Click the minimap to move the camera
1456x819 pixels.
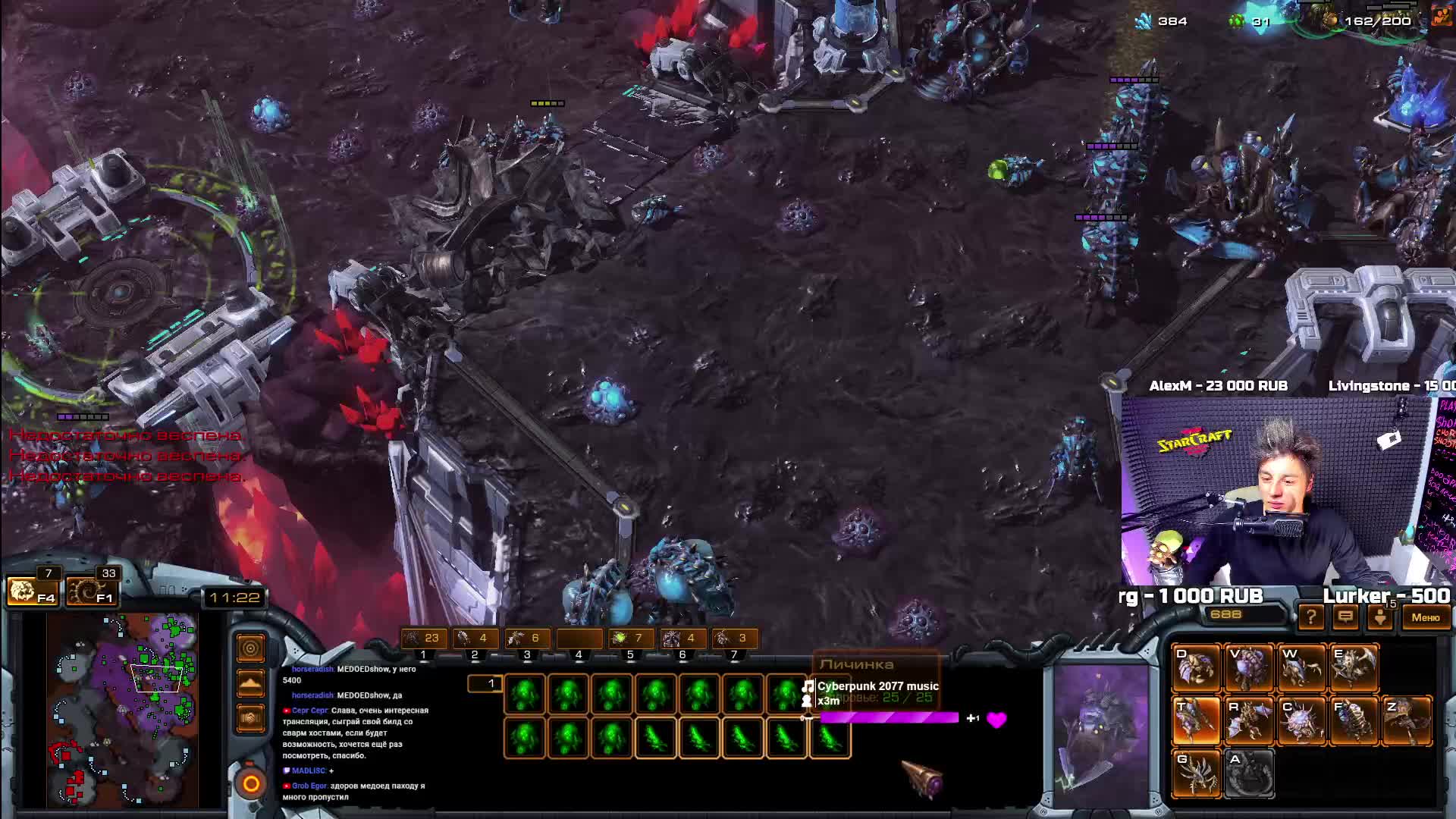[x=121, y=709]
